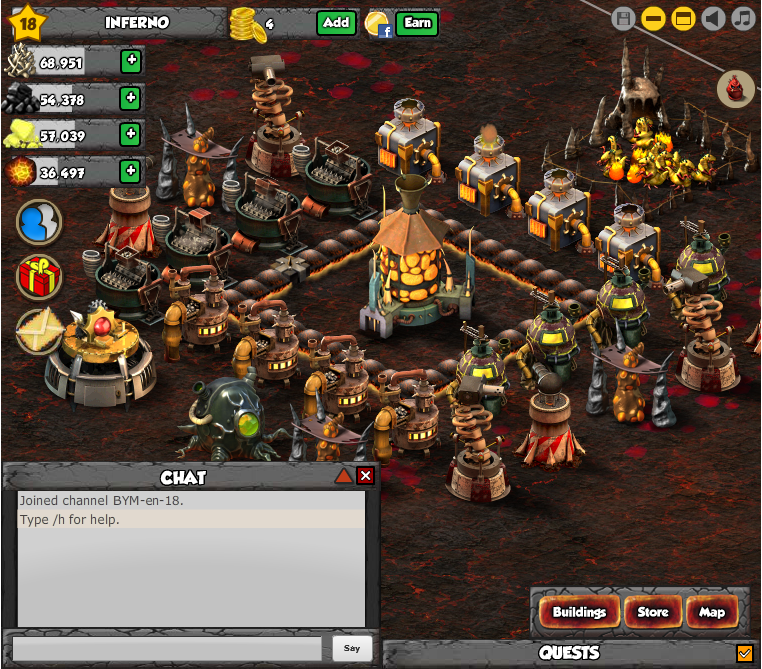Click the floppy disk save icon
This screenshot has width=762, height=669.
coord(623,18)
